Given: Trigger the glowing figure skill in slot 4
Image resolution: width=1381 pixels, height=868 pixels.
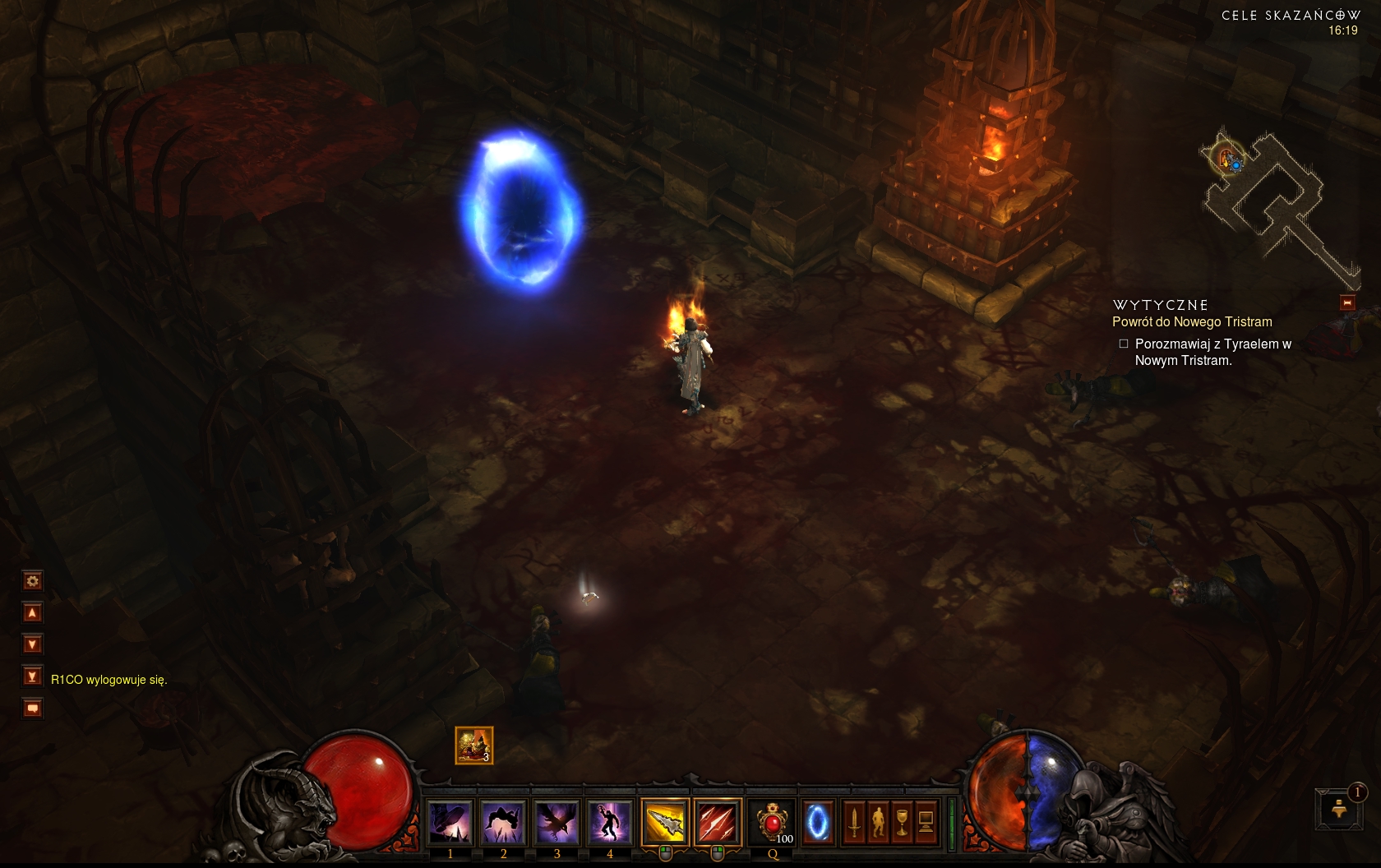Looking at the screenshot, I should pyautogui.click(x=610, y=822).
